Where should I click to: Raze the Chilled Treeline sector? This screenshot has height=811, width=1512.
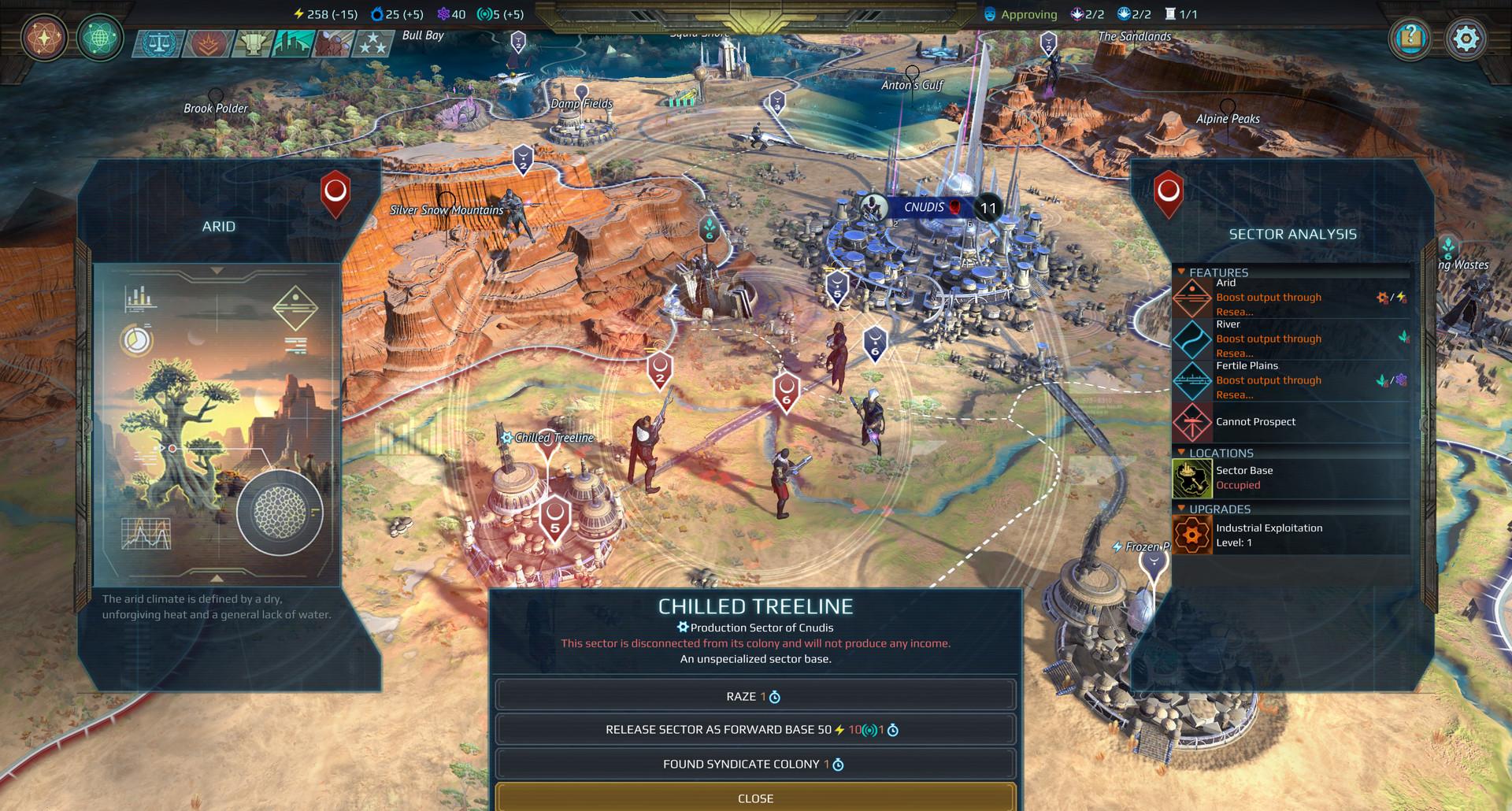[x=754, y=696]
